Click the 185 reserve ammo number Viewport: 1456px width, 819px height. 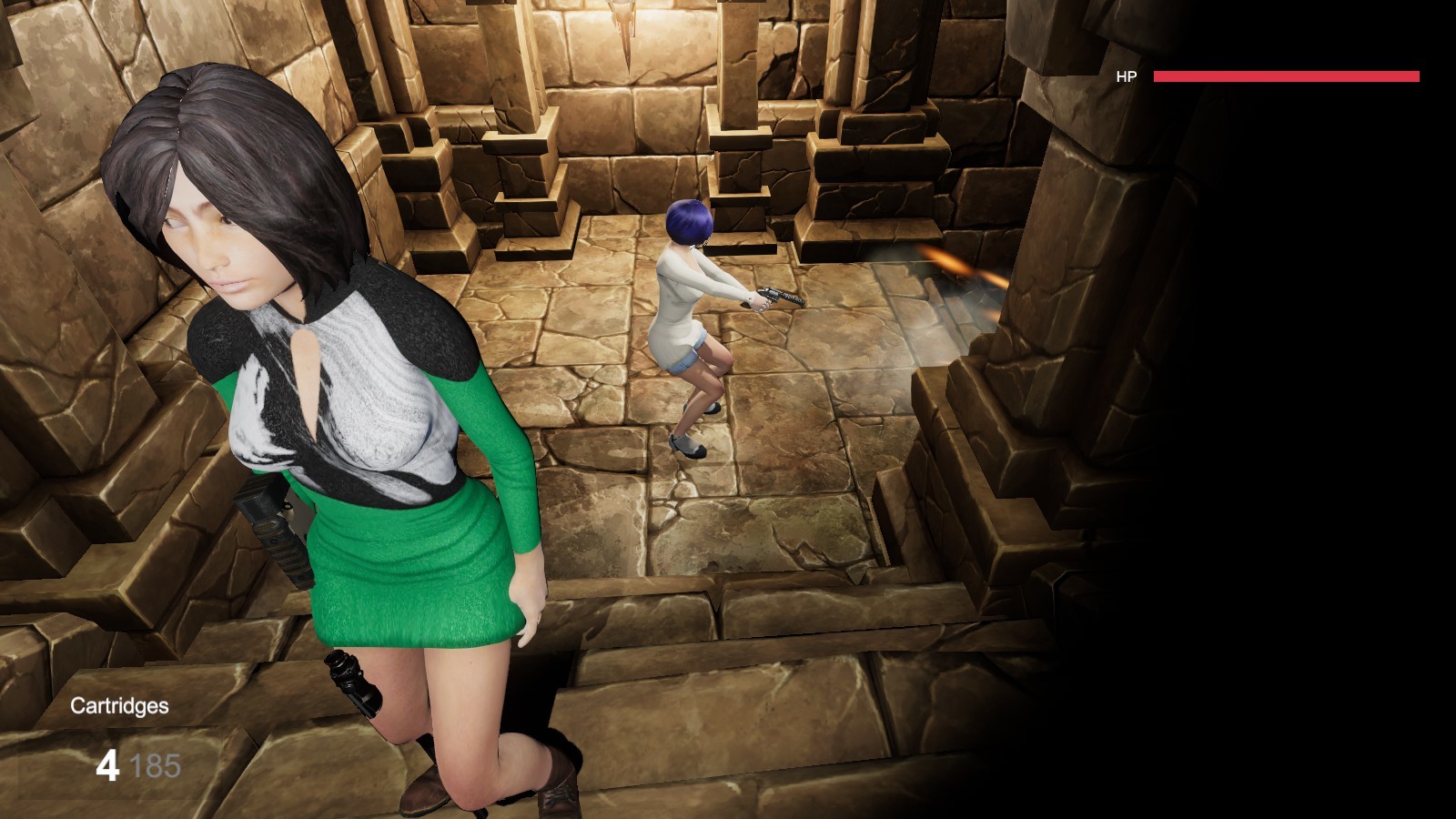pos(157,765)
